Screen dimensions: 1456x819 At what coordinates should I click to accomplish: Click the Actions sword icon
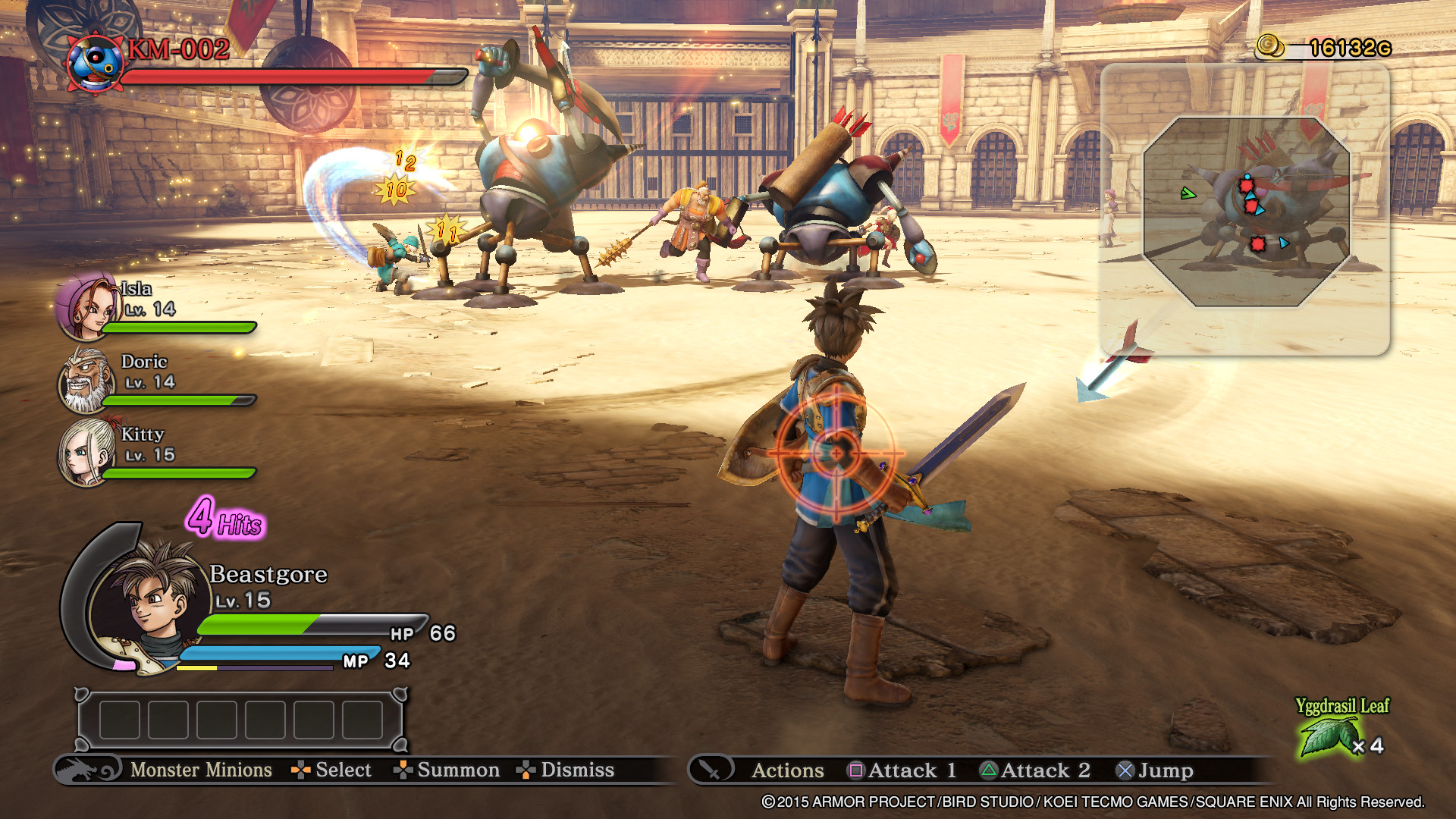coord(711,770)
